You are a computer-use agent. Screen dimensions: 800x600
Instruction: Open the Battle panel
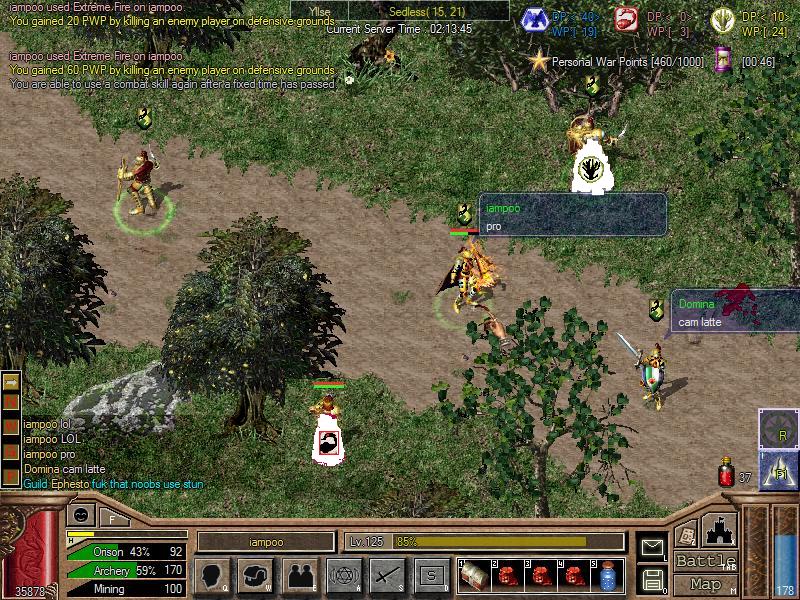point(706,561)
